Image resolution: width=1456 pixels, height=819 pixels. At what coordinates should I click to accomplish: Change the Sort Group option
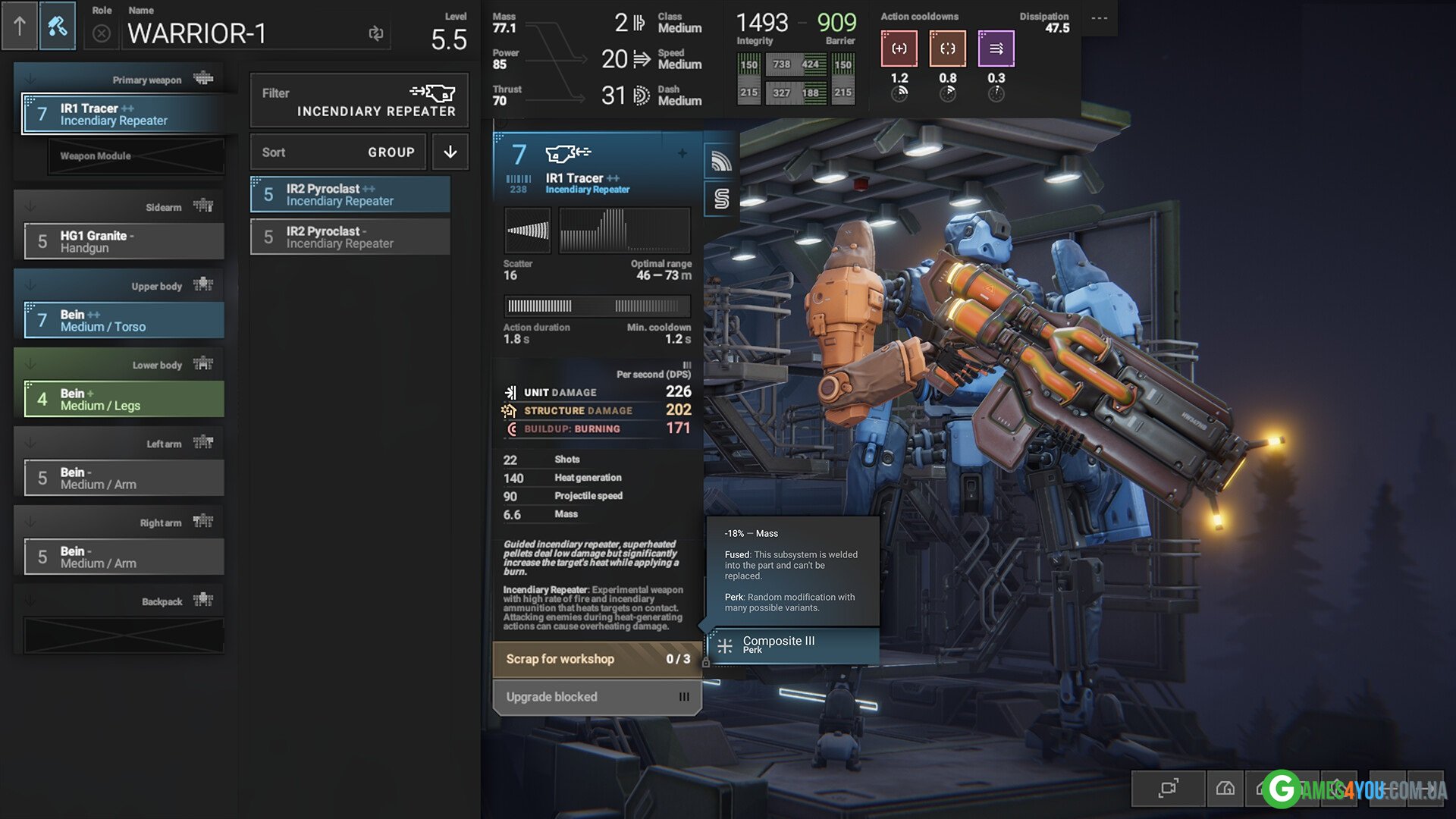tap(338, 152)
